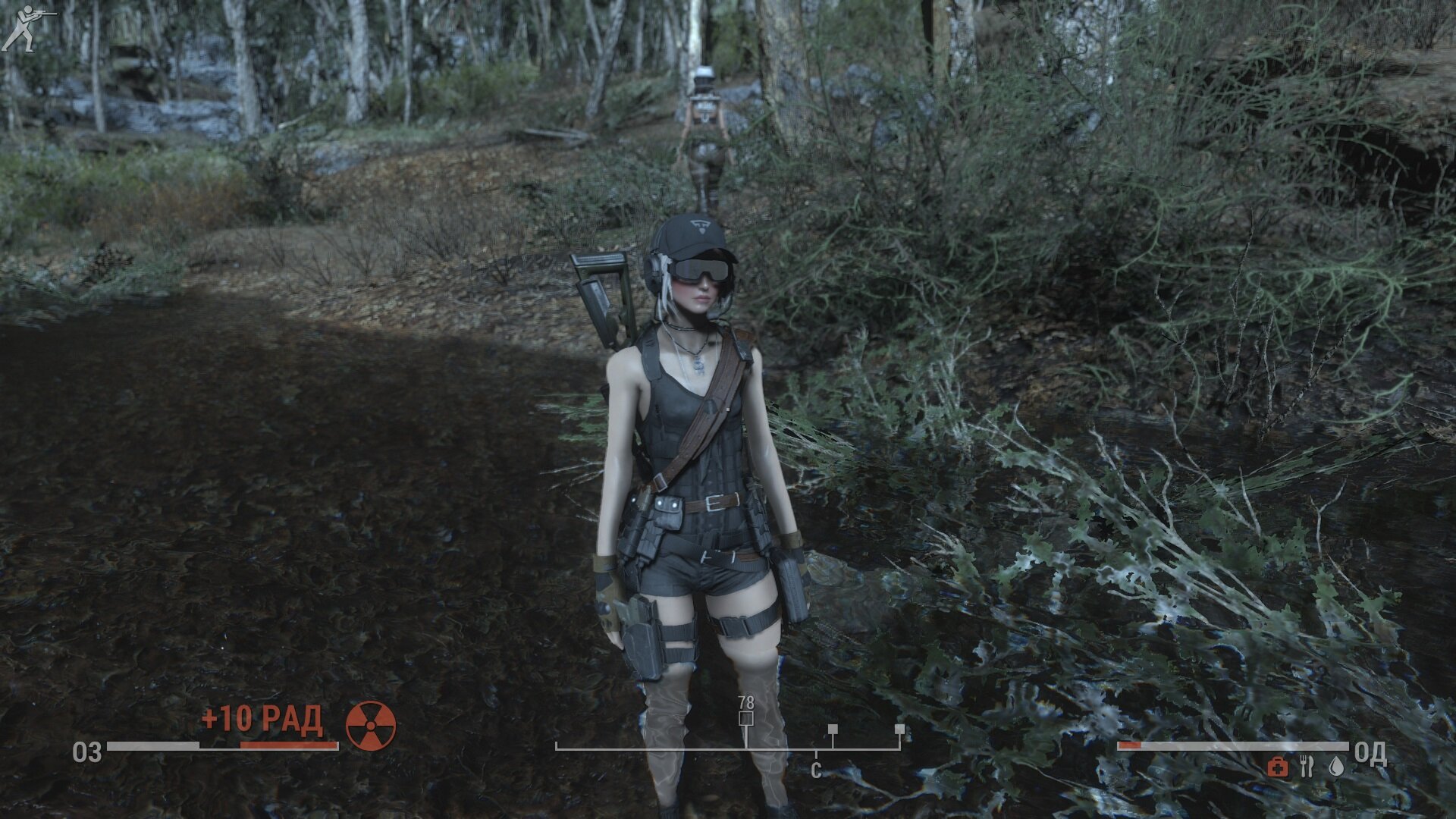Select the water drop thirst icon
This screenshot has width=1456, height=819.
click(x=1336, y=767)
